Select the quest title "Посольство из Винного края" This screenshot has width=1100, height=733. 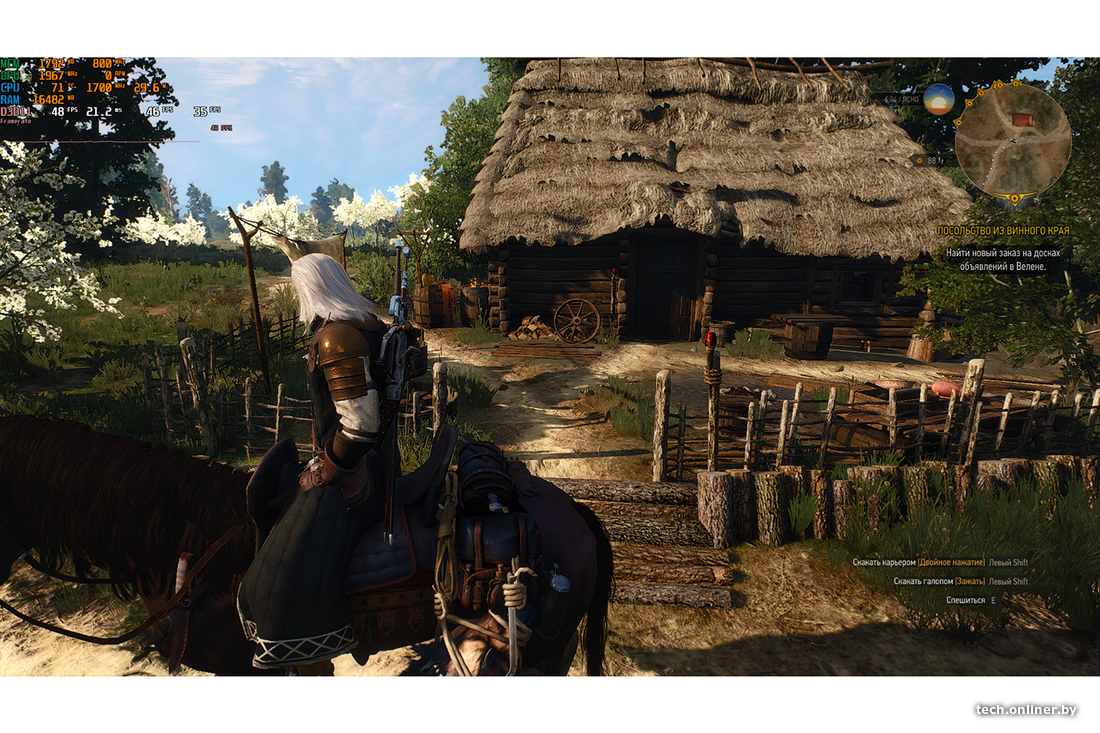1003,231
